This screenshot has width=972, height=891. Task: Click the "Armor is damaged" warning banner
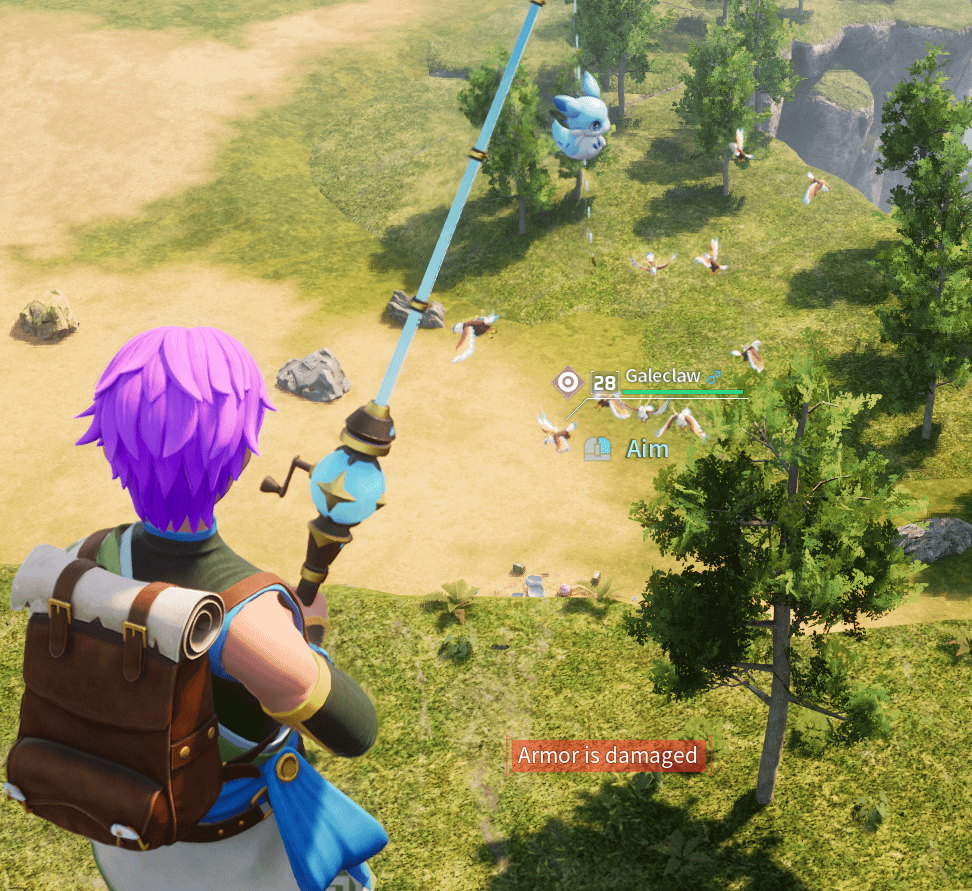point(607,756)
